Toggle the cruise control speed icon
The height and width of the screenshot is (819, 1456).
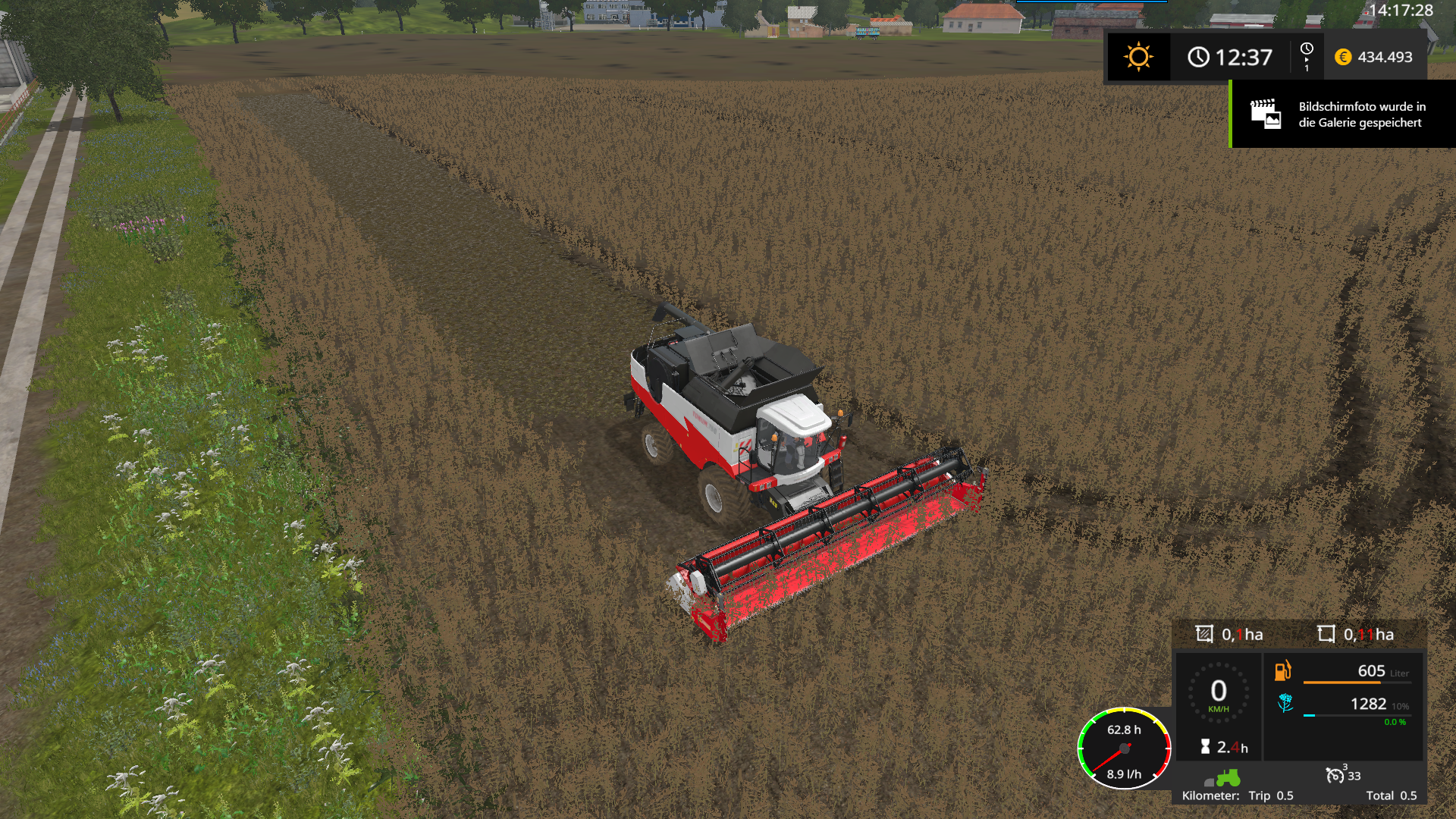click(1335, 775)
